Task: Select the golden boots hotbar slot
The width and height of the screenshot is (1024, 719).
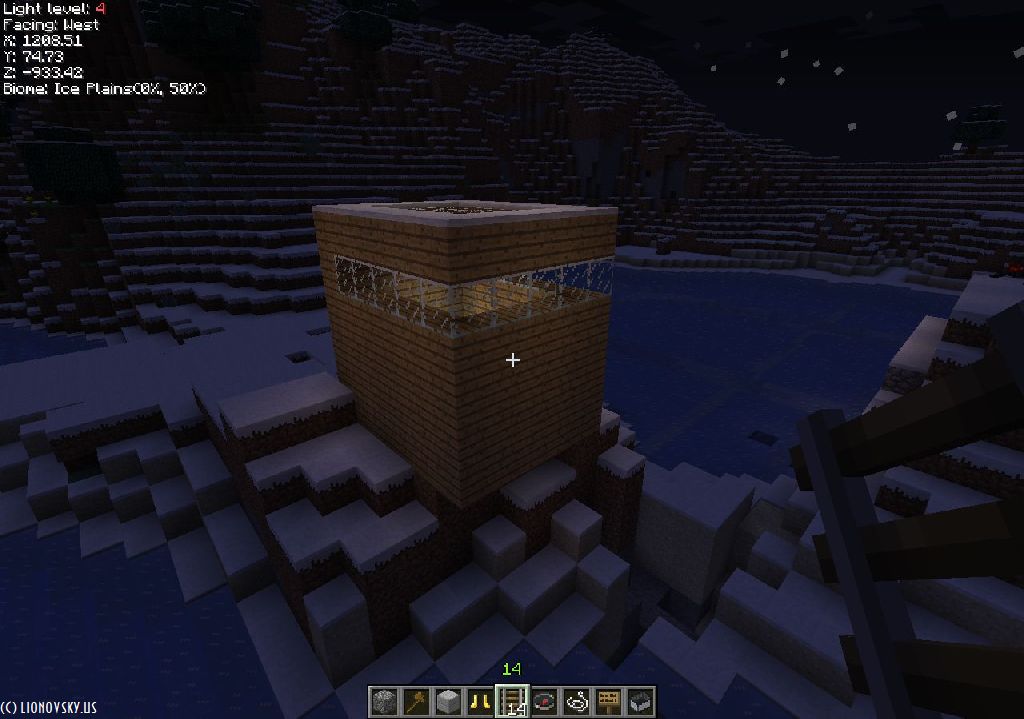Action: [x=480, y=701]
